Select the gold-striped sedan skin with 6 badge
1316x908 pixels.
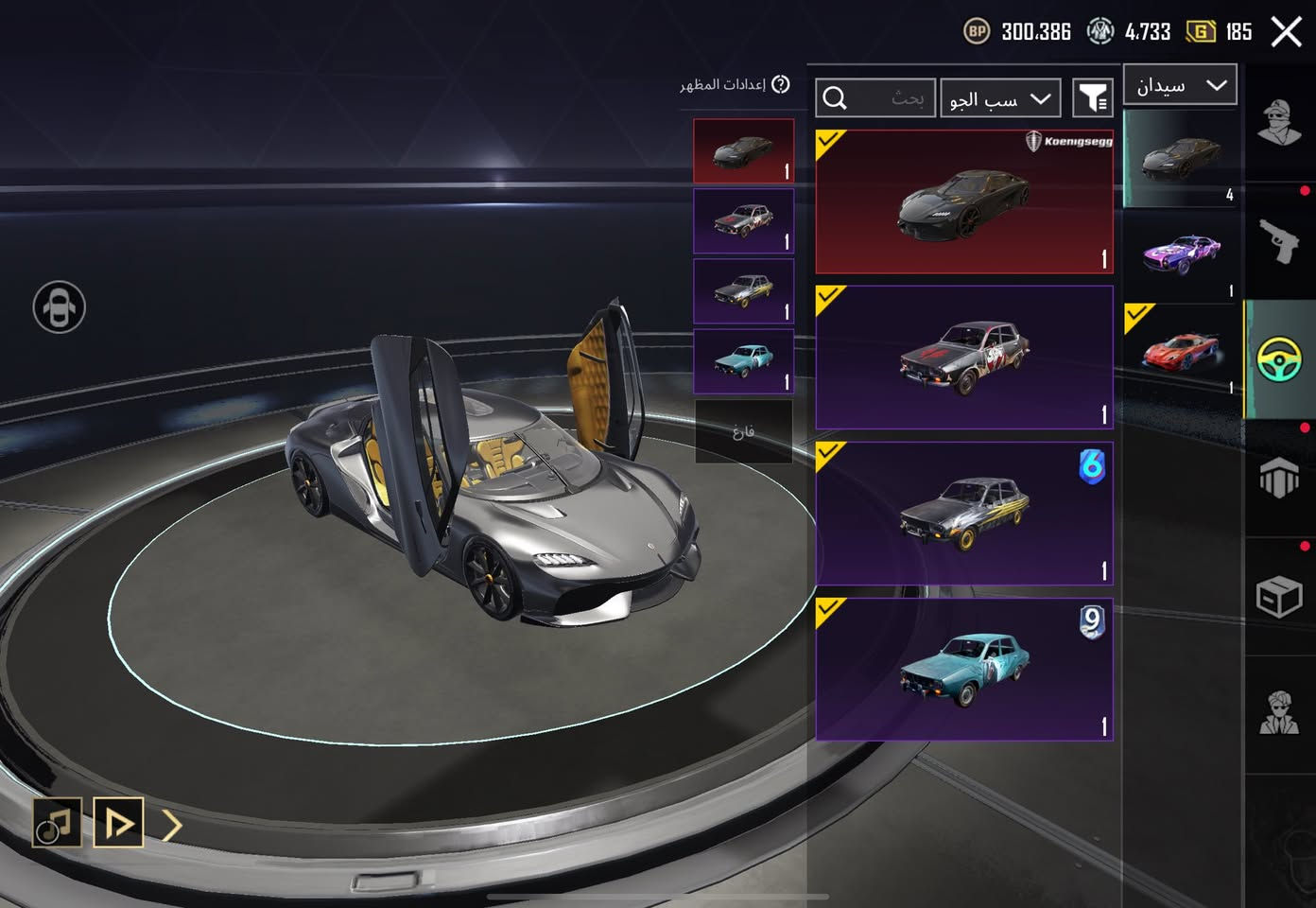[x=964, y=513]
